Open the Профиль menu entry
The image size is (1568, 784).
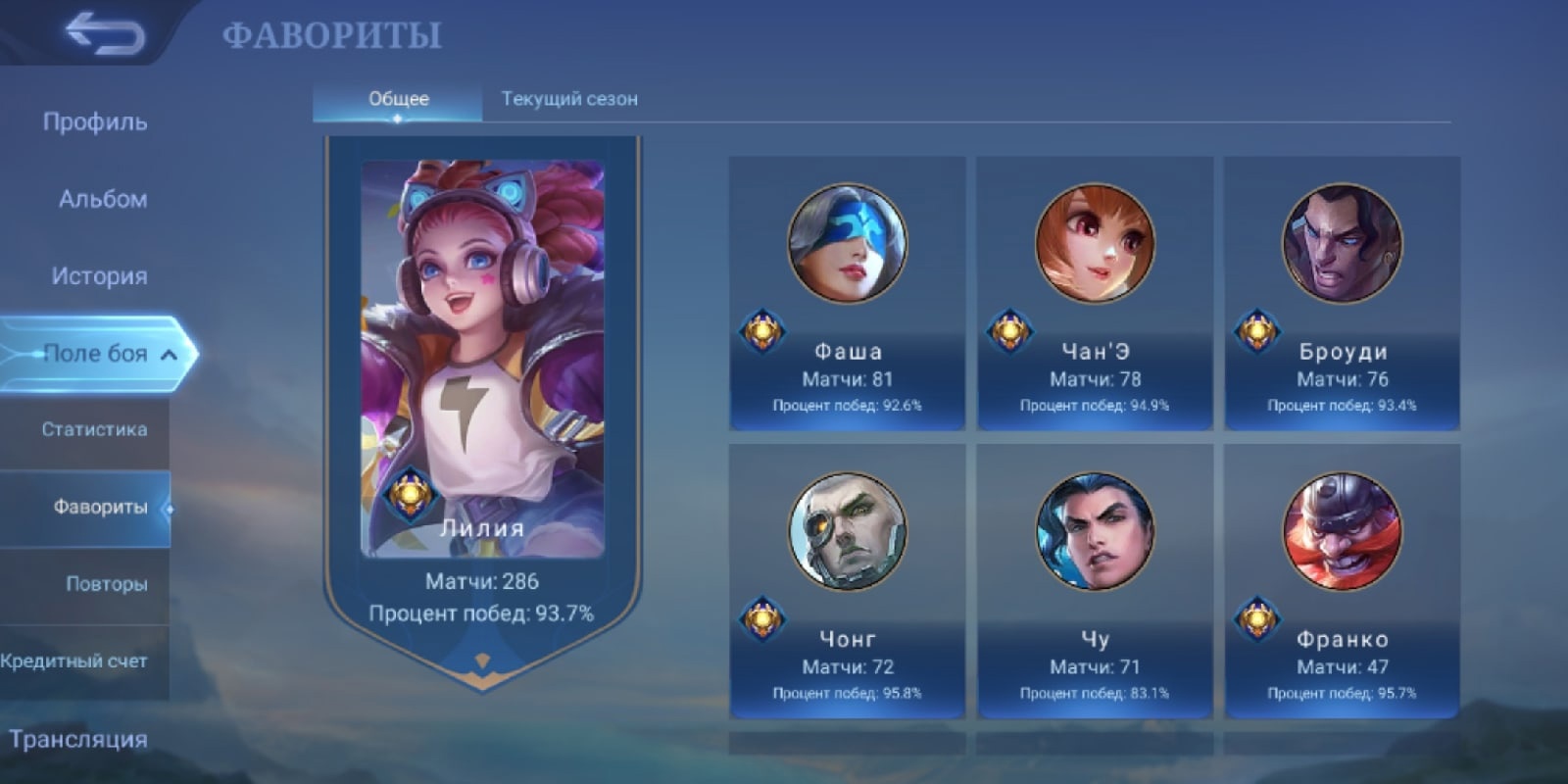(95, 122)
